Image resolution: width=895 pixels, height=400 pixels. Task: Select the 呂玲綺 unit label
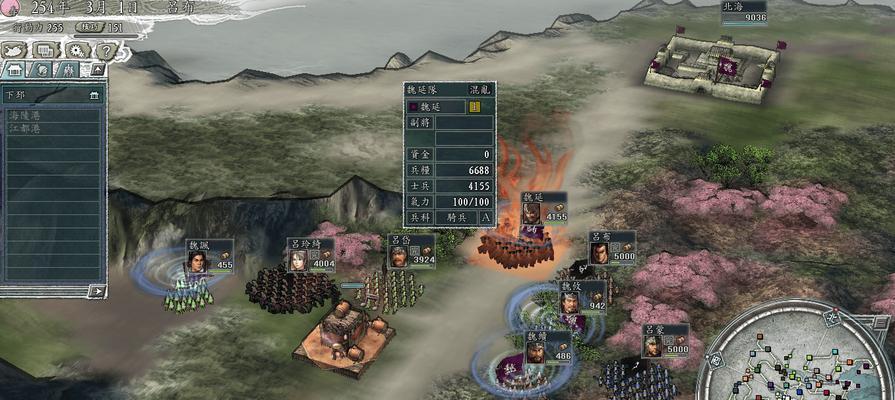(310, 255)
